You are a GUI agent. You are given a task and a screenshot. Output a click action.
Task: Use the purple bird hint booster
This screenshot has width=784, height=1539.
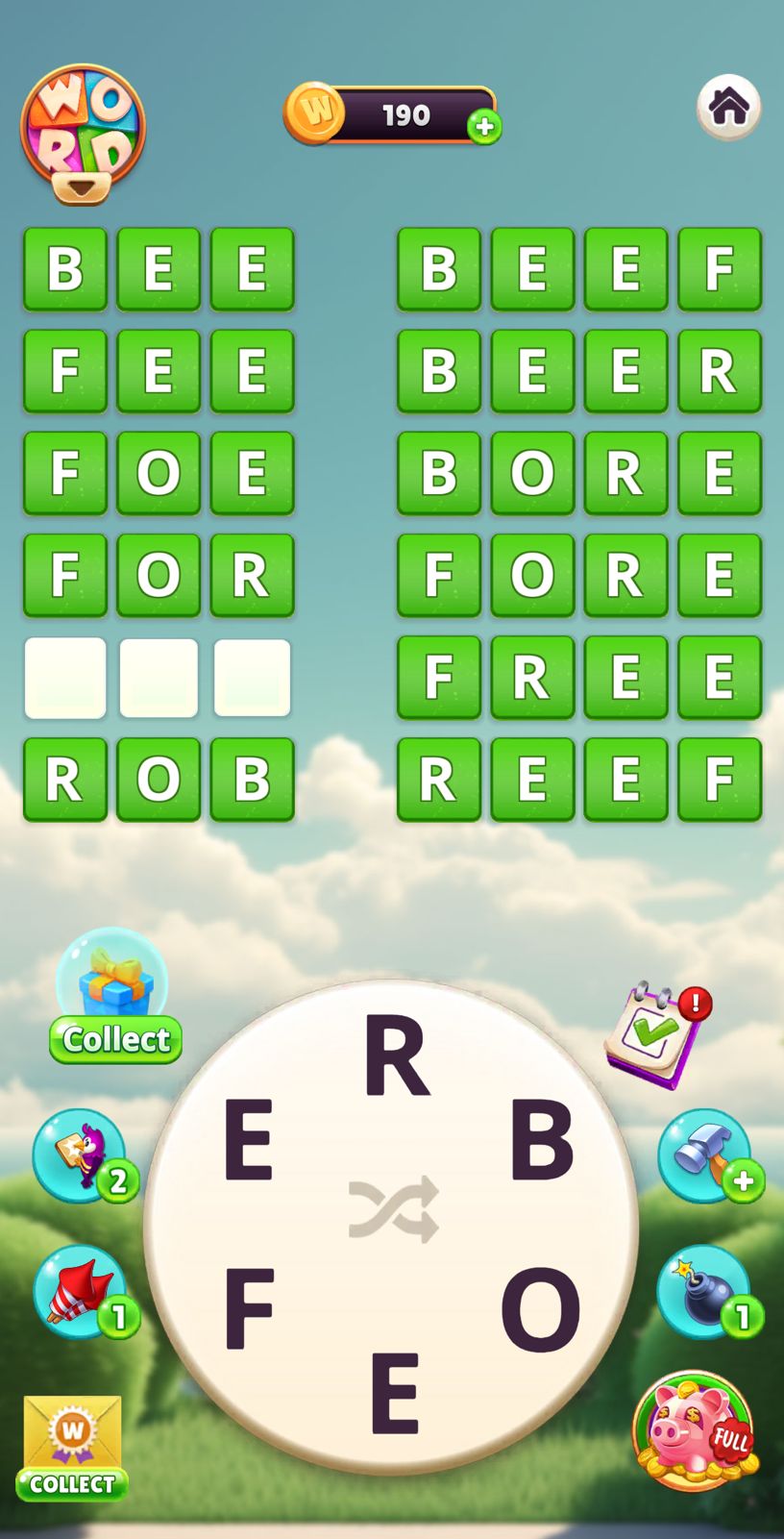pyautogui.click(x=81, y=1154)
